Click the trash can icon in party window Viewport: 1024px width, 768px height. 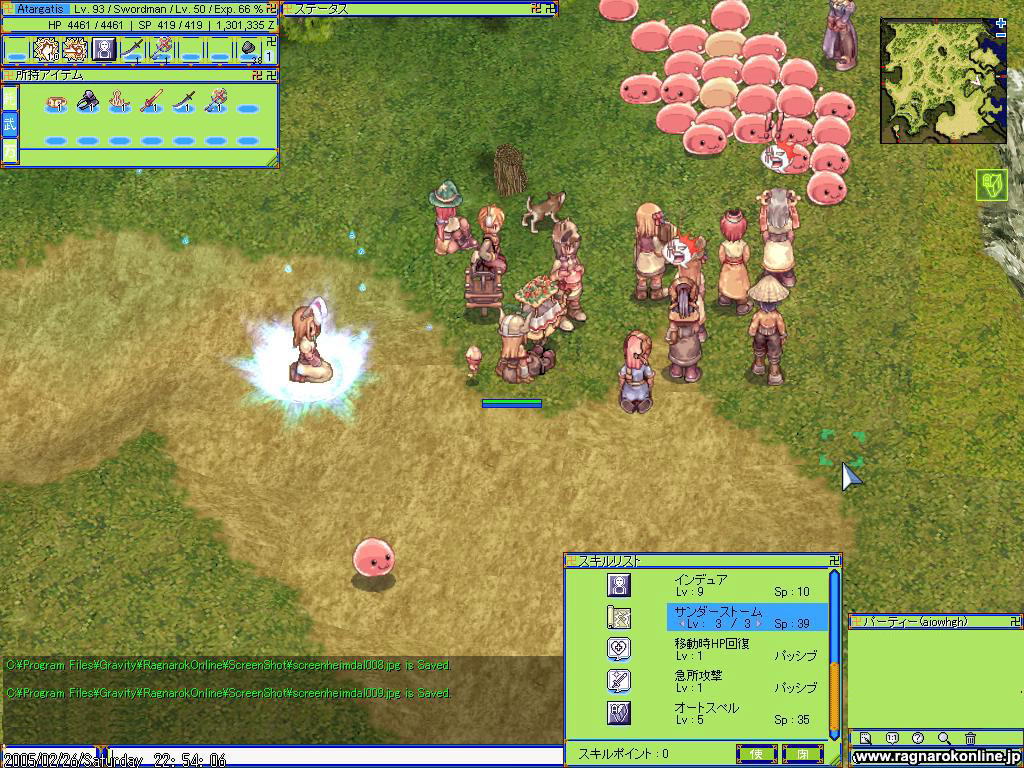970,739
